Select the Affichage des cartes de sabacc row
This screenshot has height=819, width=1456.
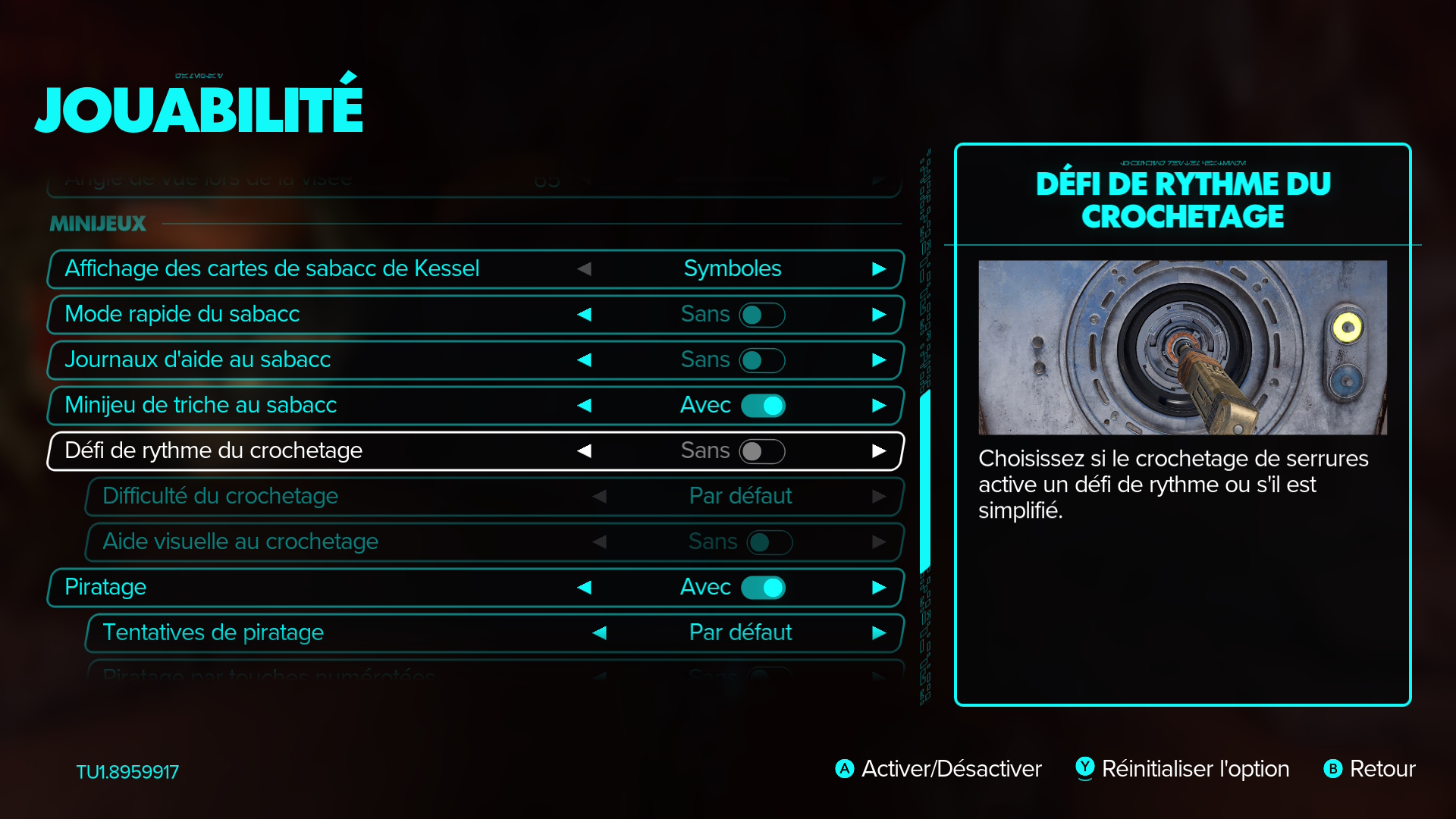[271, 268]
